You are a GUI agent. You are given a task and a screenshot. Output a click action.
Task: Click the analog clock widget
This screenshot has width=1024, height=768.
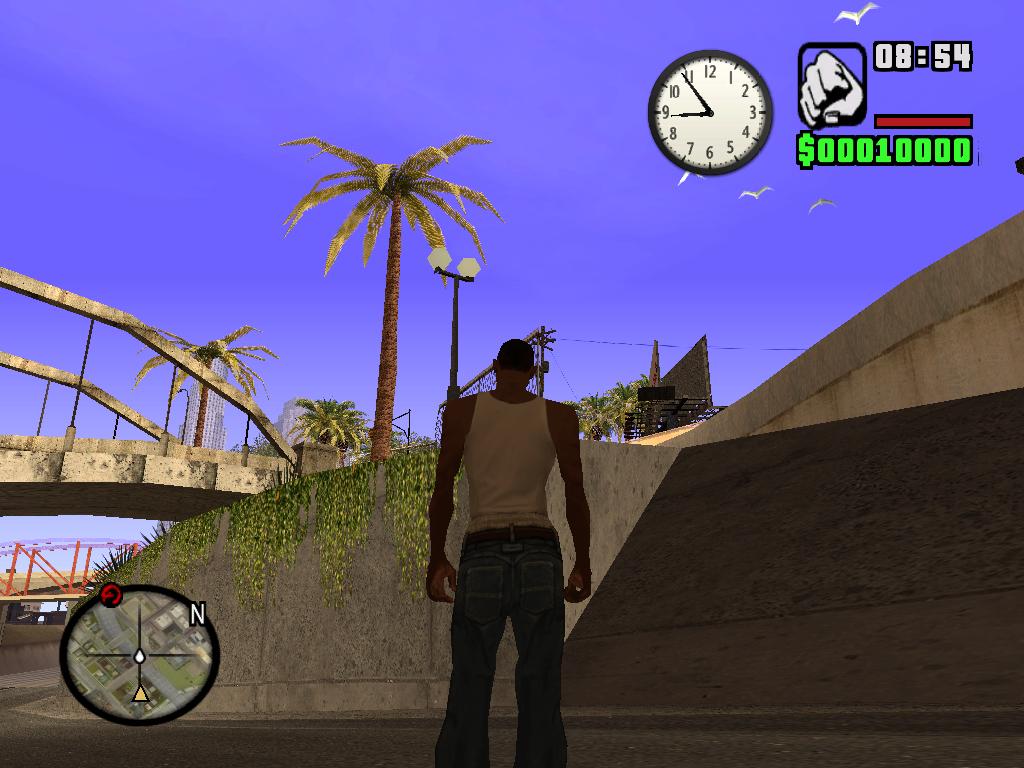click(x=710, y=112)
